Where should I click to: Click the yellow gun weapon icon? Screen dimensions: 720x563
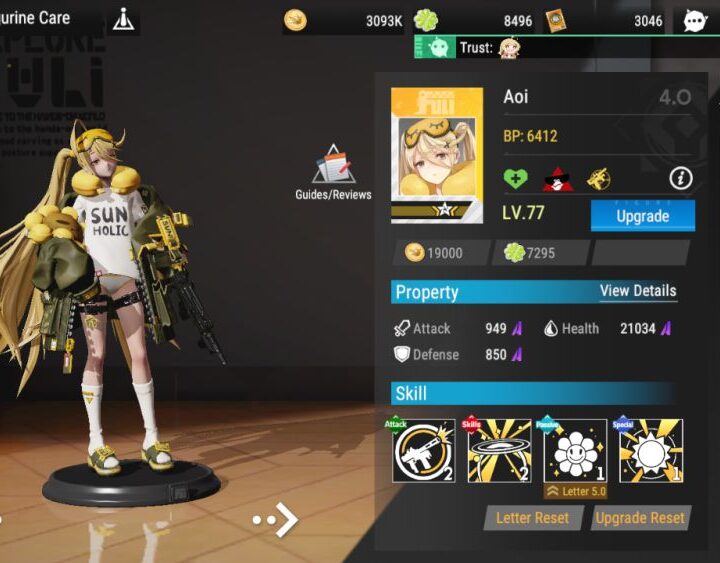coord(599,179)
